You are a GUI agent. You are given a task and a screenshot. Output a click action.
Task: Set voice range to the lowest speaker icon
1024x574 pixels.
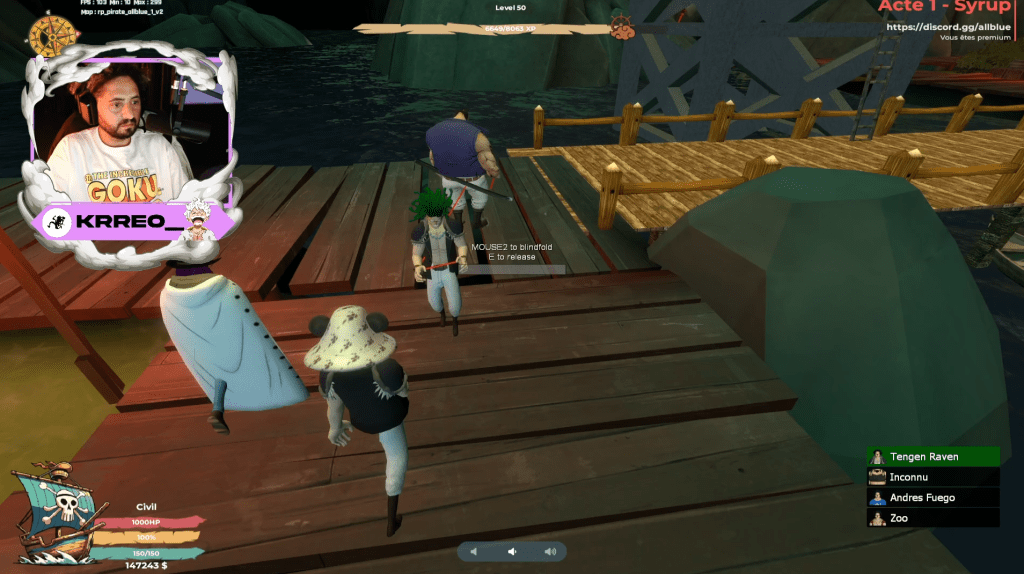[x=474, y=551]
